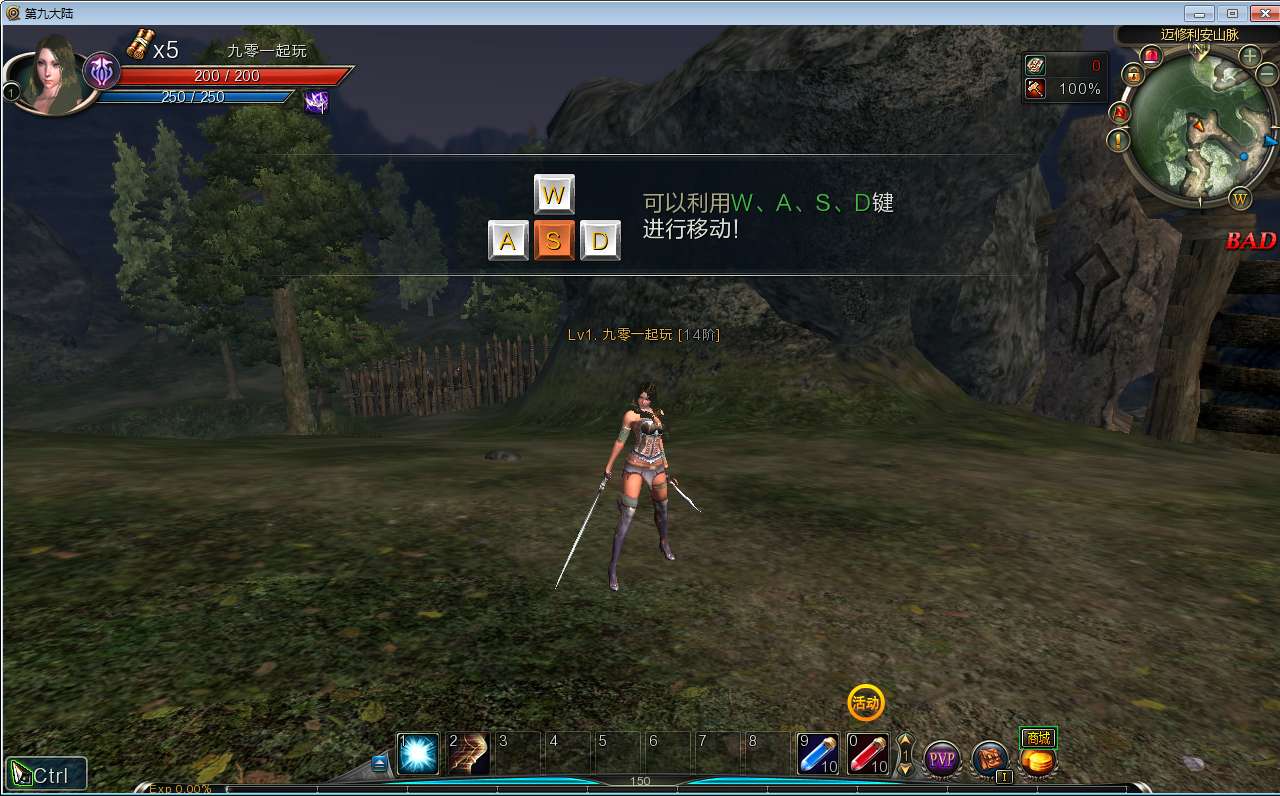
Task: Toggle the Ctrl indicator at bottom left
Action: point(45,772)
